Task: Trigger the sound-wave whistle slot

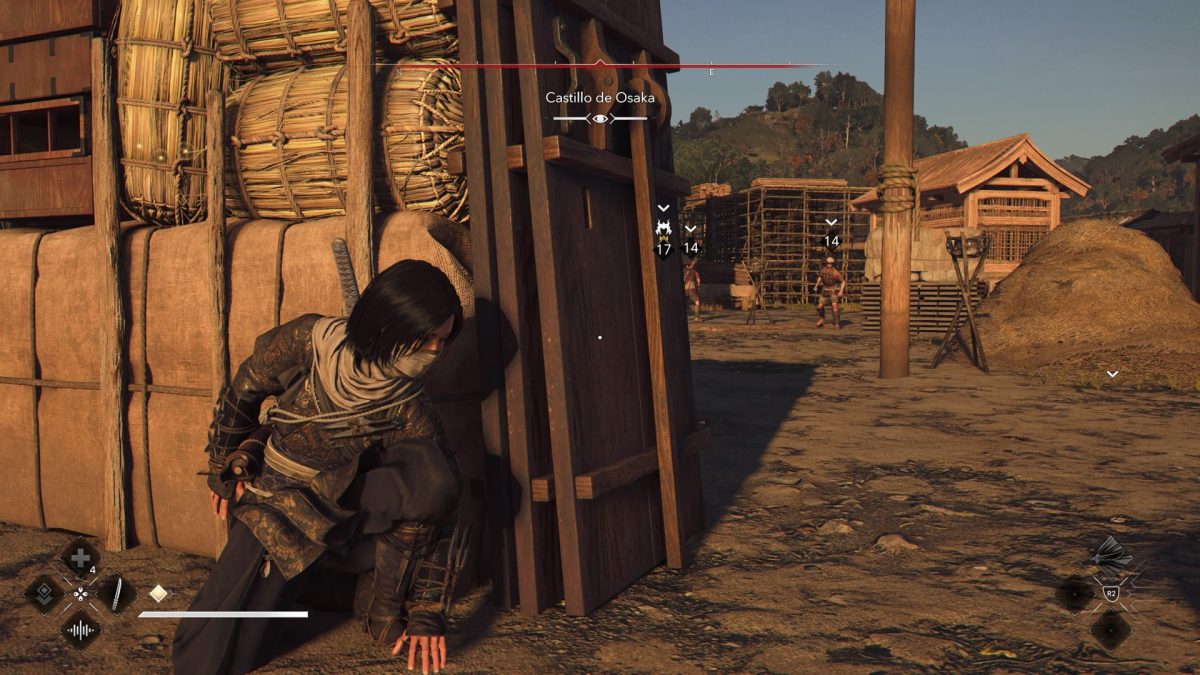Action: (80, 630)
